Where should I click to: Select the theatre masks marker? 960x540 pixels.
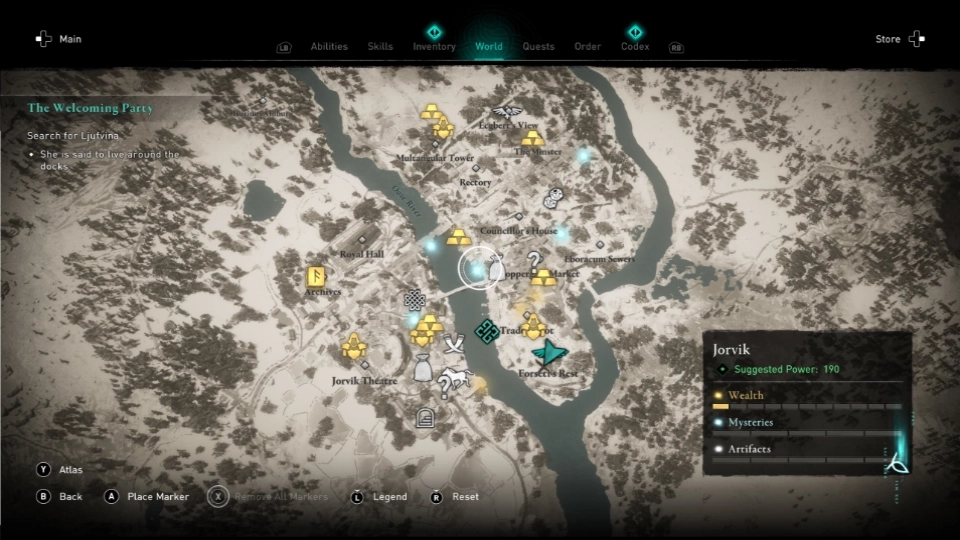(551, 199)
